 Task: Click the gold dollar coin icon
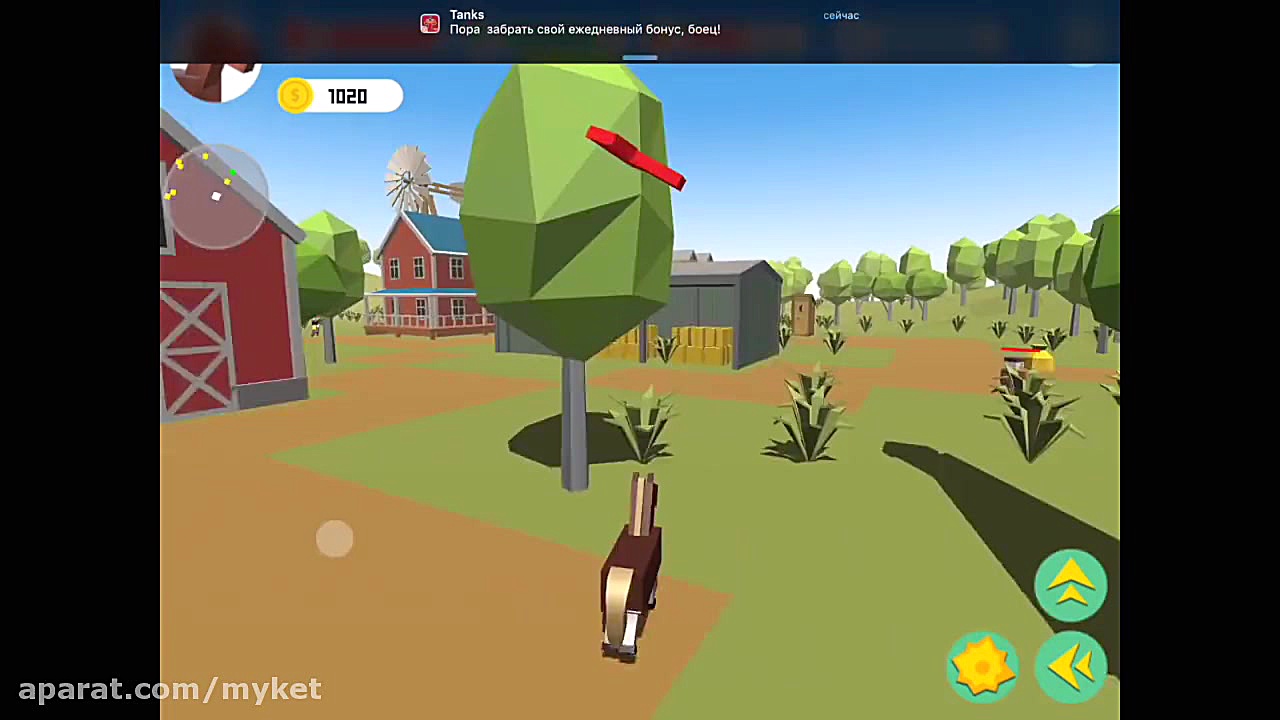[x=294, y=95]
